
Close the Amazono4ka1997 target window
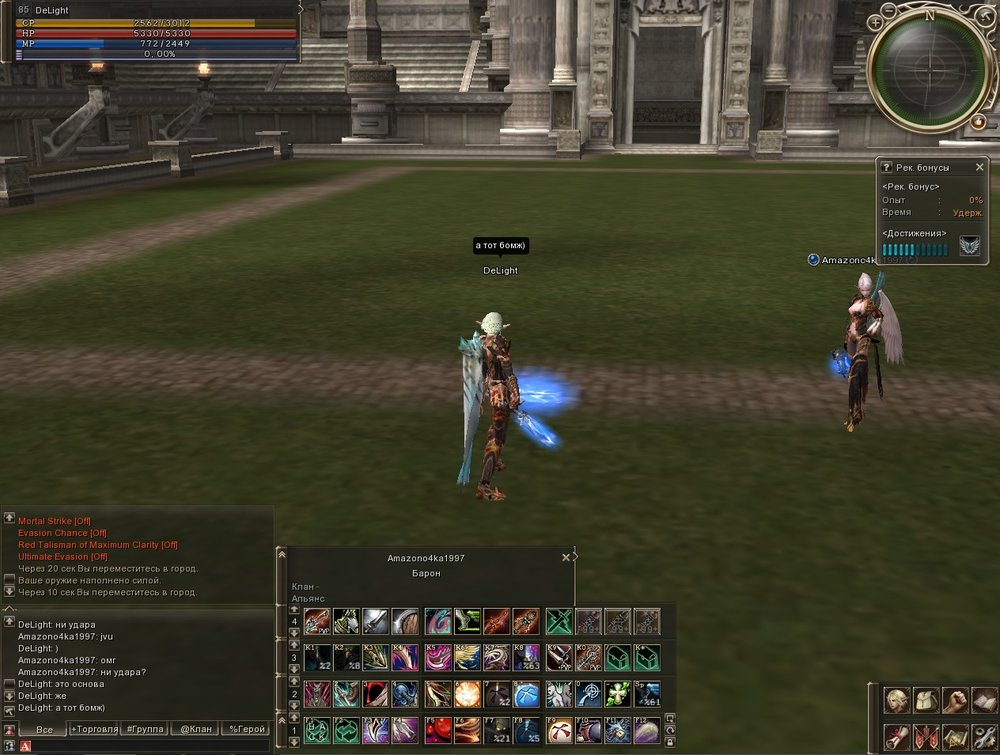[566, 558]
